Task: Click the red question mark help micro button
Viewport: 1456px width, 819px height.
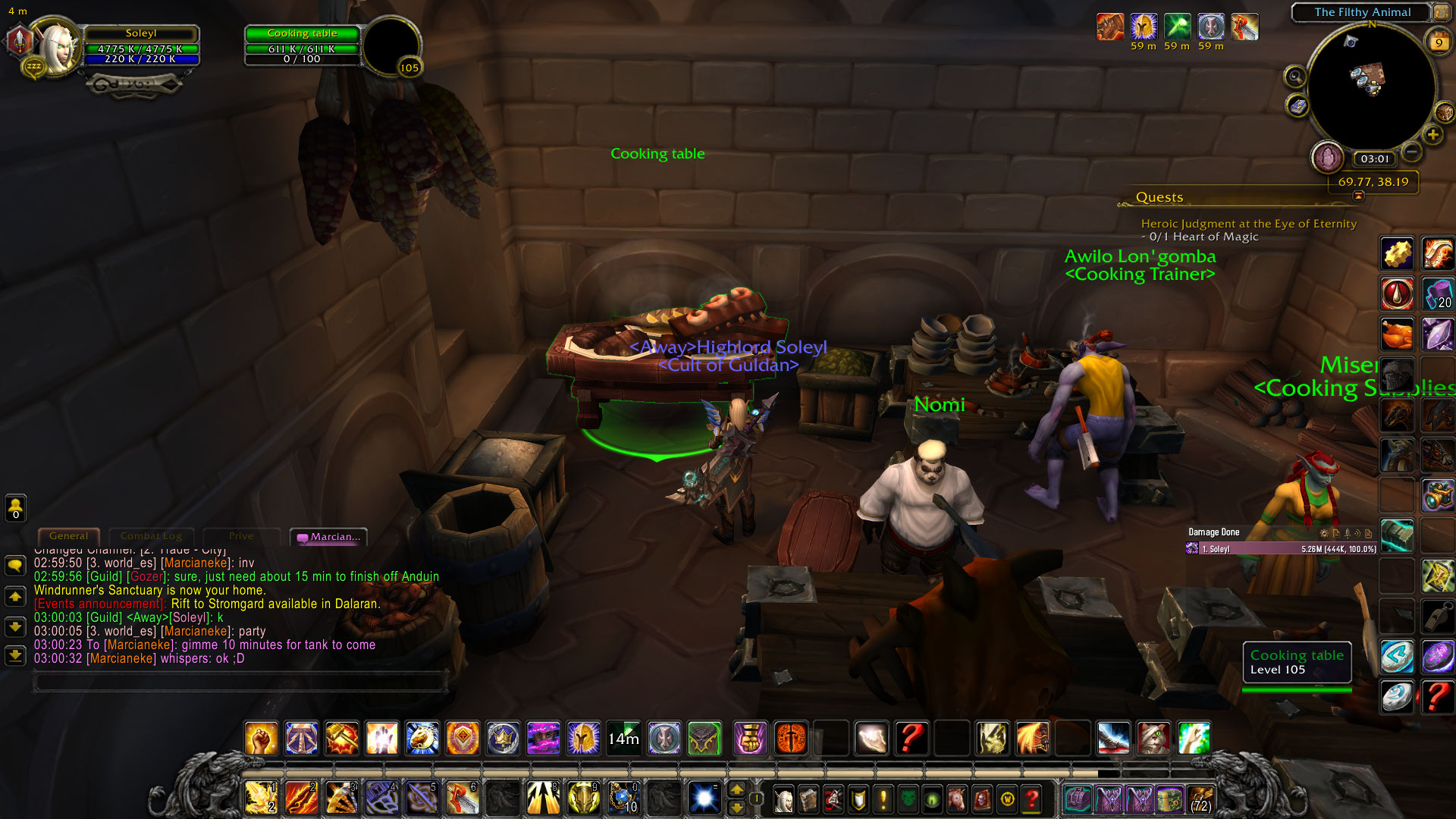Action: pyautogui.click(x=1031, y=799)
